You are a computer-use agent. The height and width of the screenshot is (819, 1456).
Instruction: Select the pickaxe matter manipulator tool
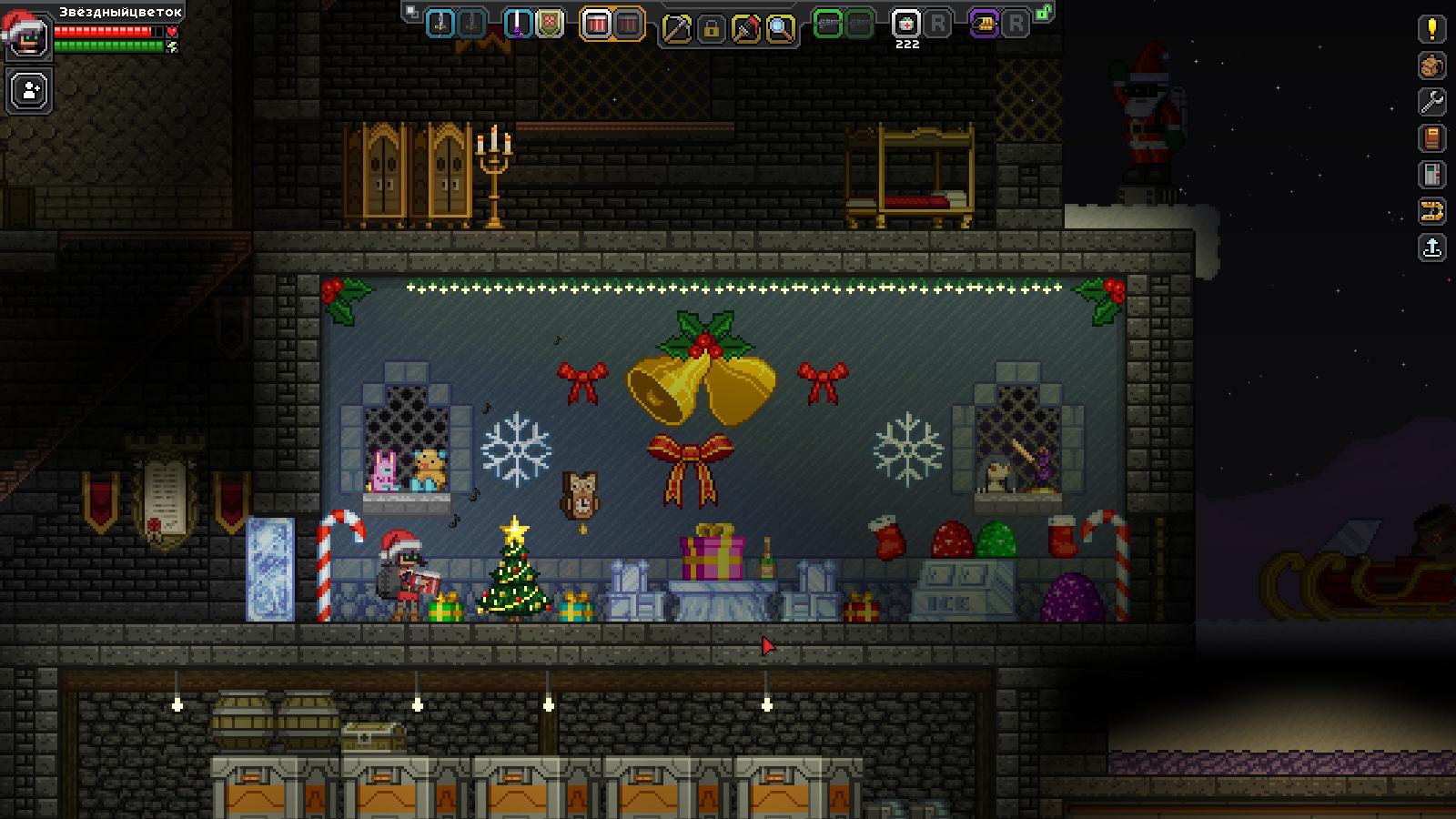pos(676,29)
